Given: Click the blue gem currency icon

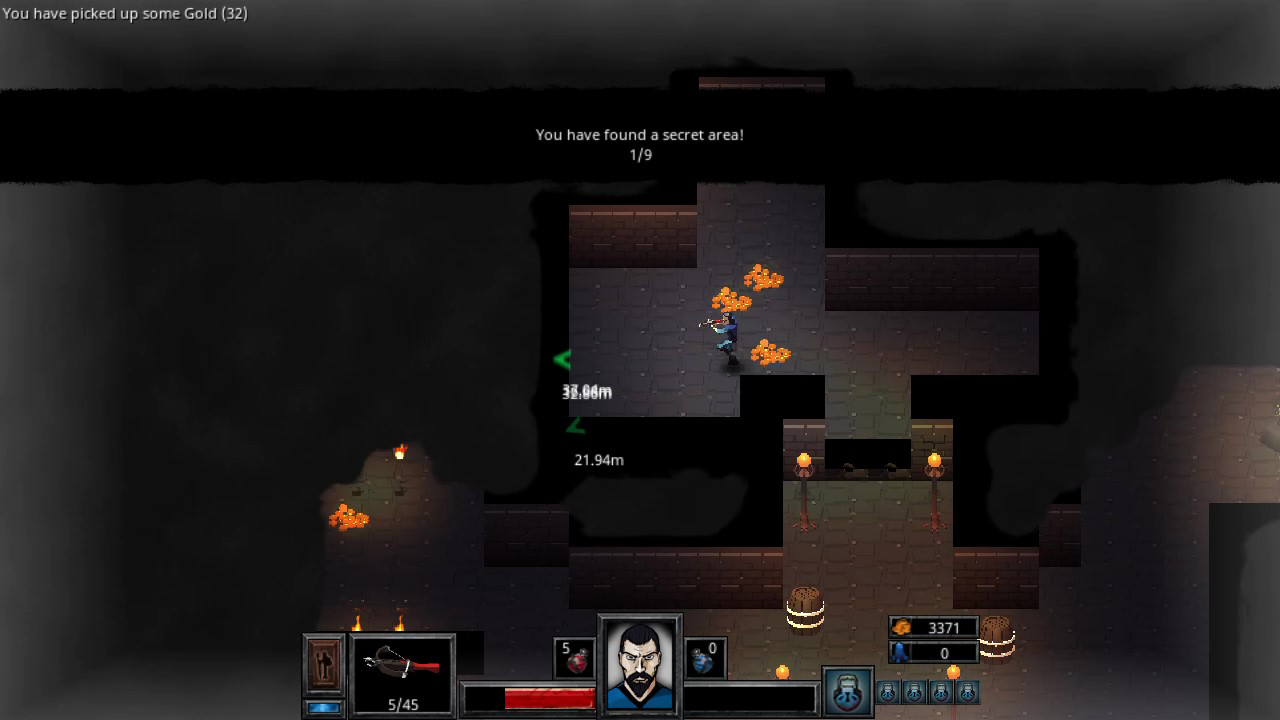Looking at the screenshot, I should coord(900,652).
